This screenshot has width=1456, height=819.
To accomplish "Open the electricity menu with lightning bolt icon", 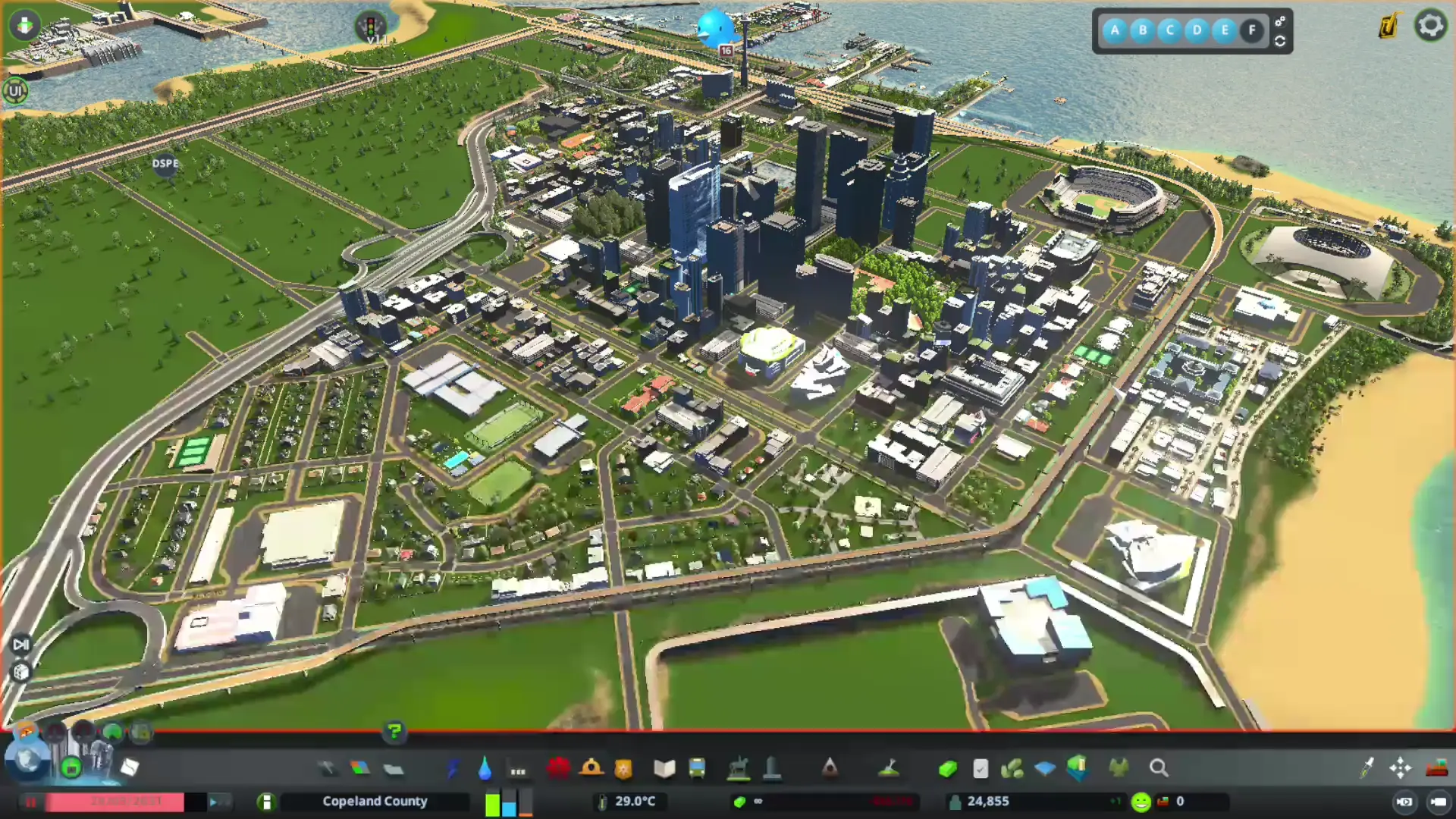I will pyautogui.click(x=453, y=769).
